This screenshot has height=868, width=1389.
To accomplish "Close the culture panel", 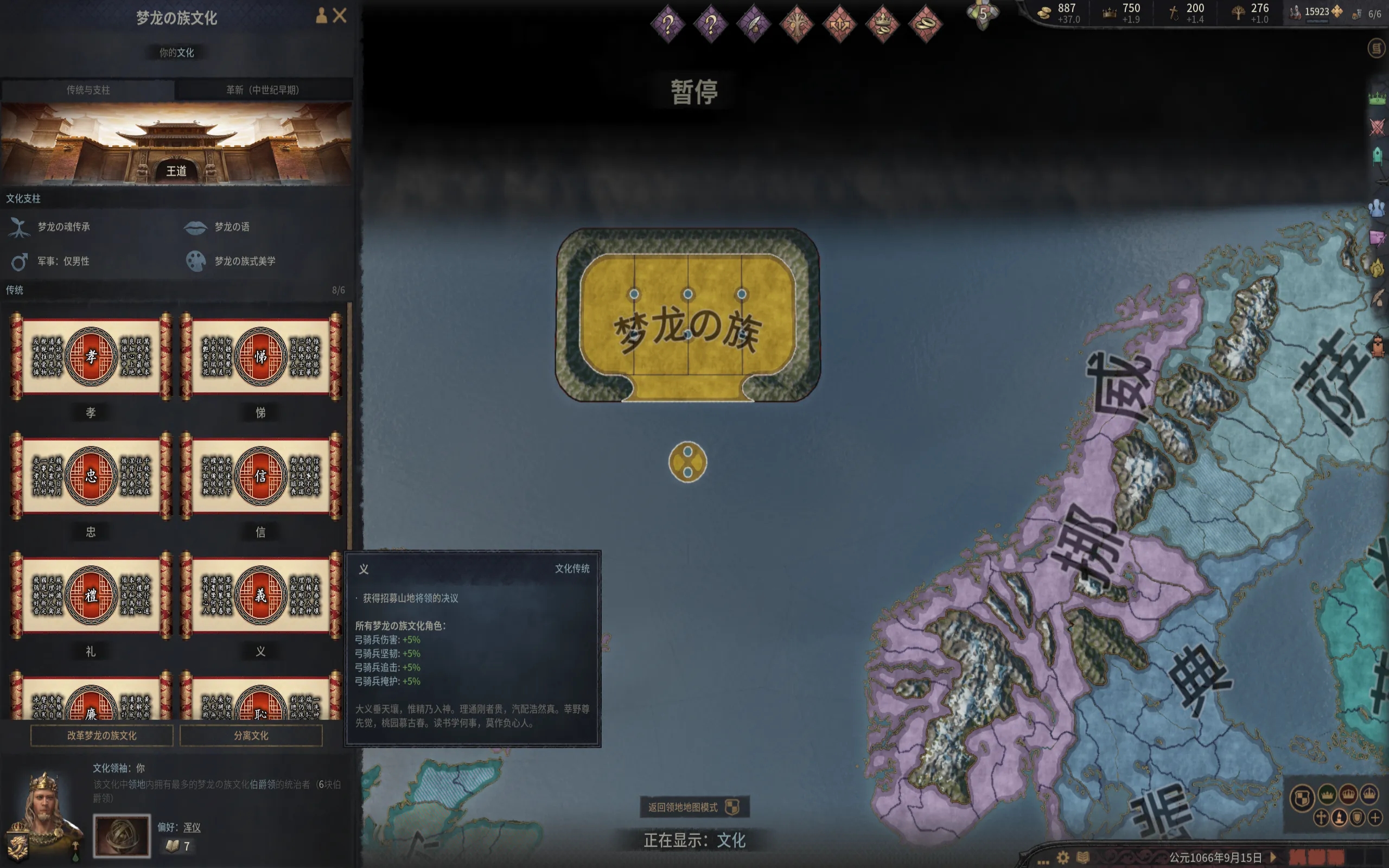I will coord(340,16).
